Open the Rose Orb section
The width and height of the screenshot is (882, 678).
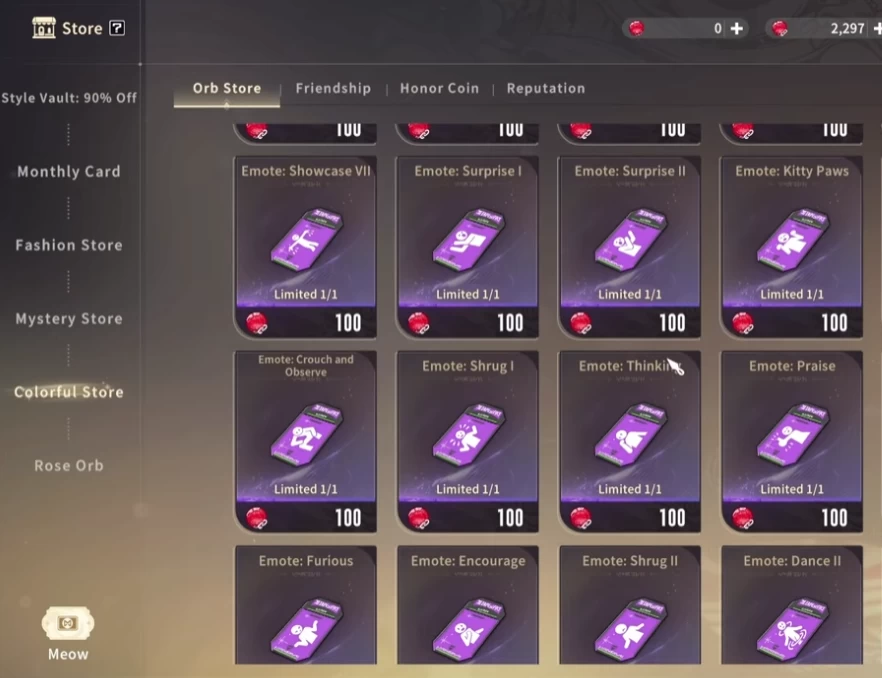[69, 466]
